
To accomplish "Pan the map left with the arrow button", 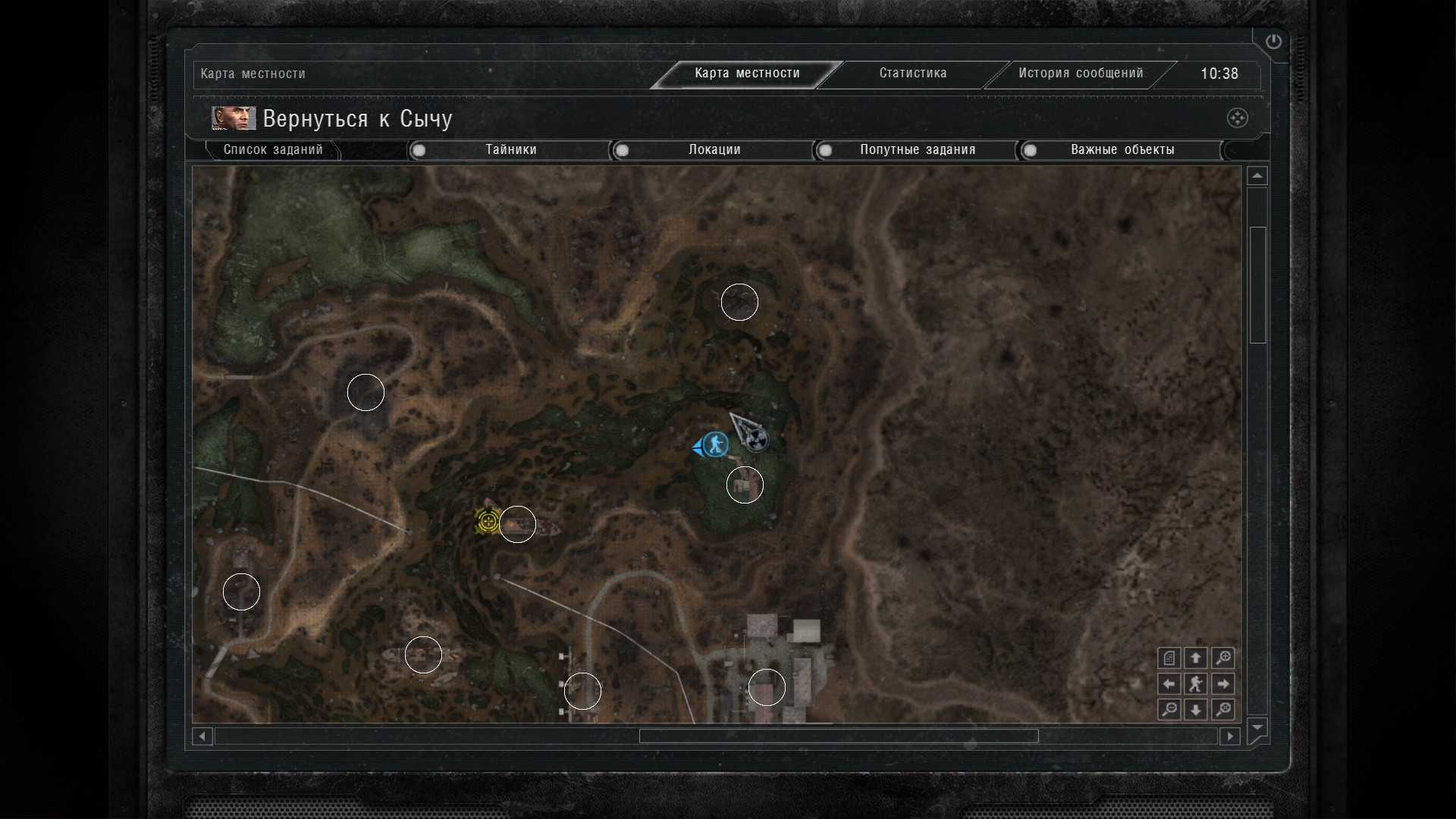I will pos(1169,684).
